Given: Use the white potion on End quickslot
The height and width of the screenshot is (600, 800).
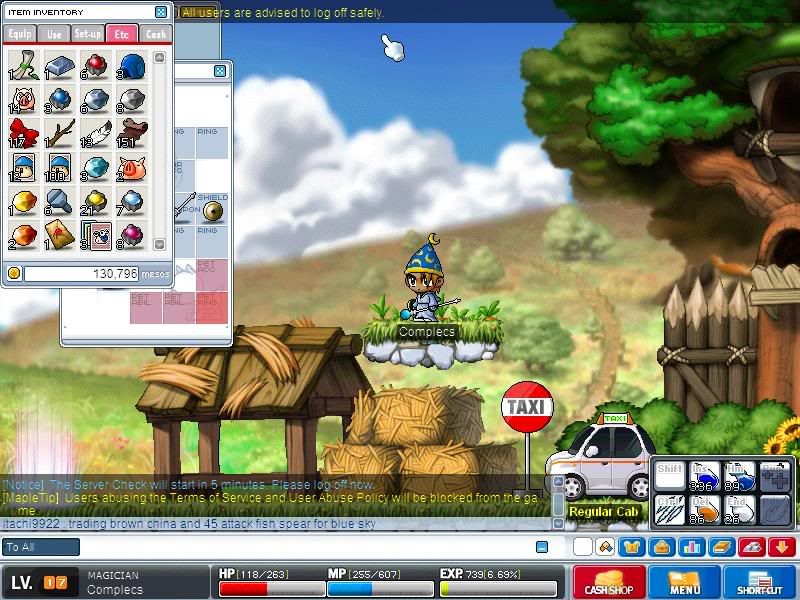Looking at the screenshot, I should coord(740,511).
